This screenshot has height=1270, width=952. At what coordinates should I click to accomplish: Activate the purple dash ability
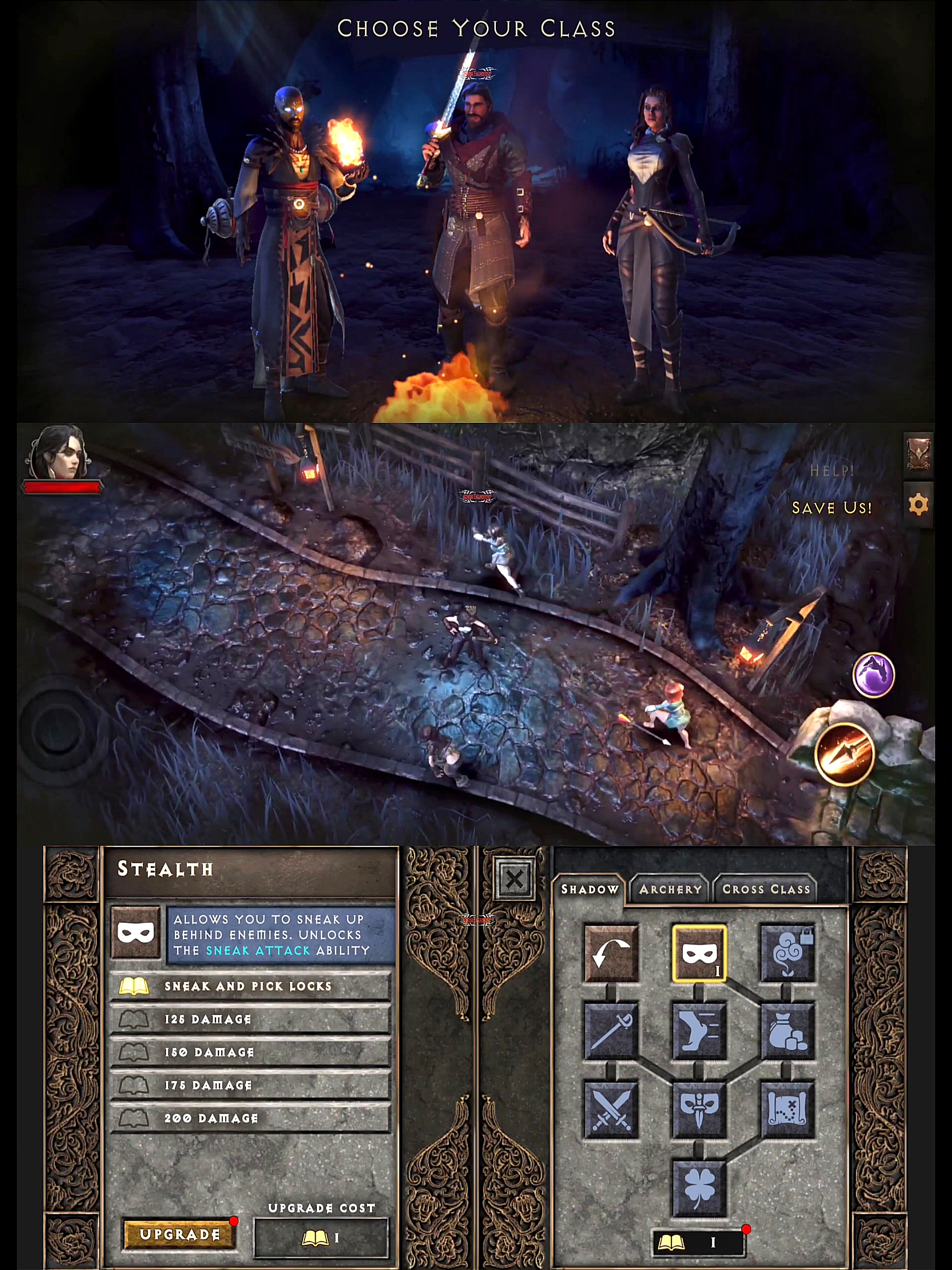click(874, 675)
